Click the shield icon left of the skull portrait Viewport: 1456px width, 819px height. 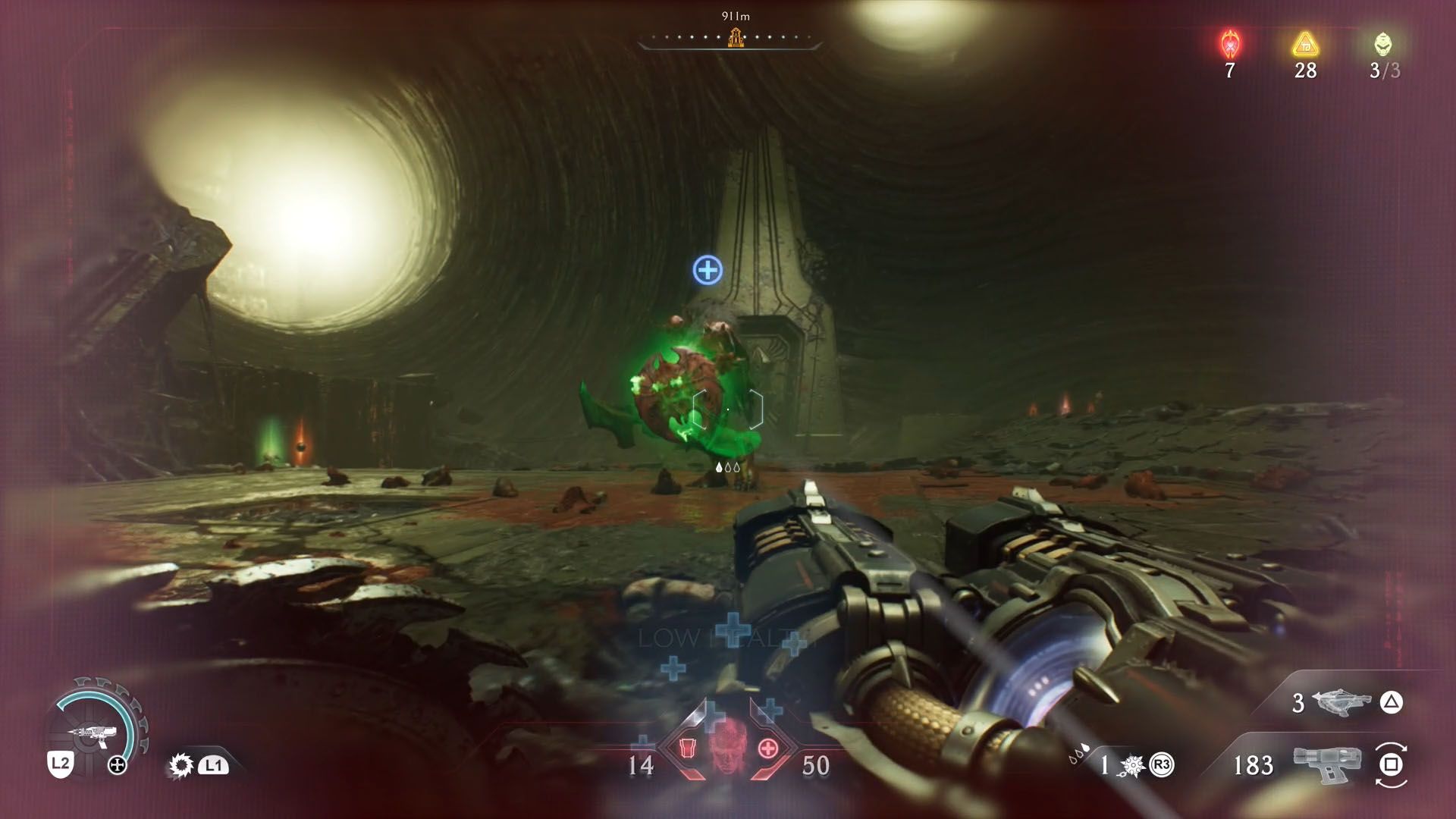point(687,748)
